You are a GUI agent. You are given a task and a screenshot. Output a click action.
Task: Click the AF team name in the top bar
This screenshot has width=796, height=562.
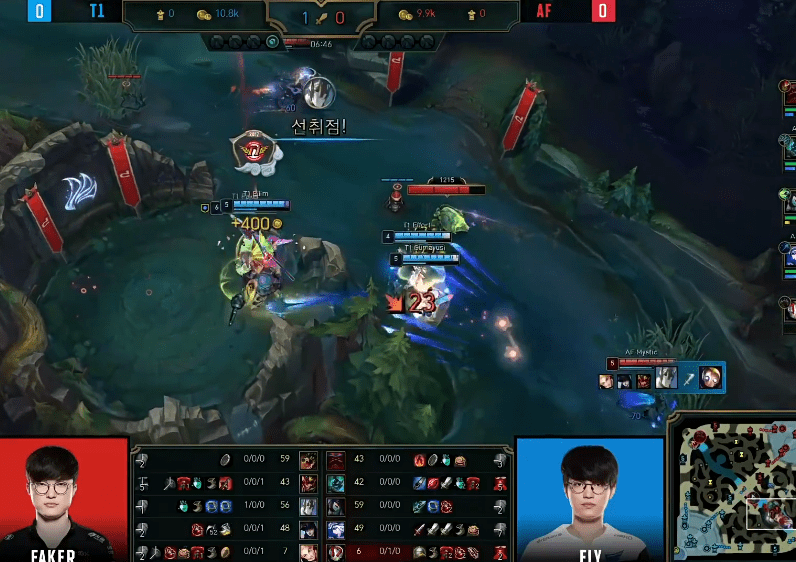(545, 11)
